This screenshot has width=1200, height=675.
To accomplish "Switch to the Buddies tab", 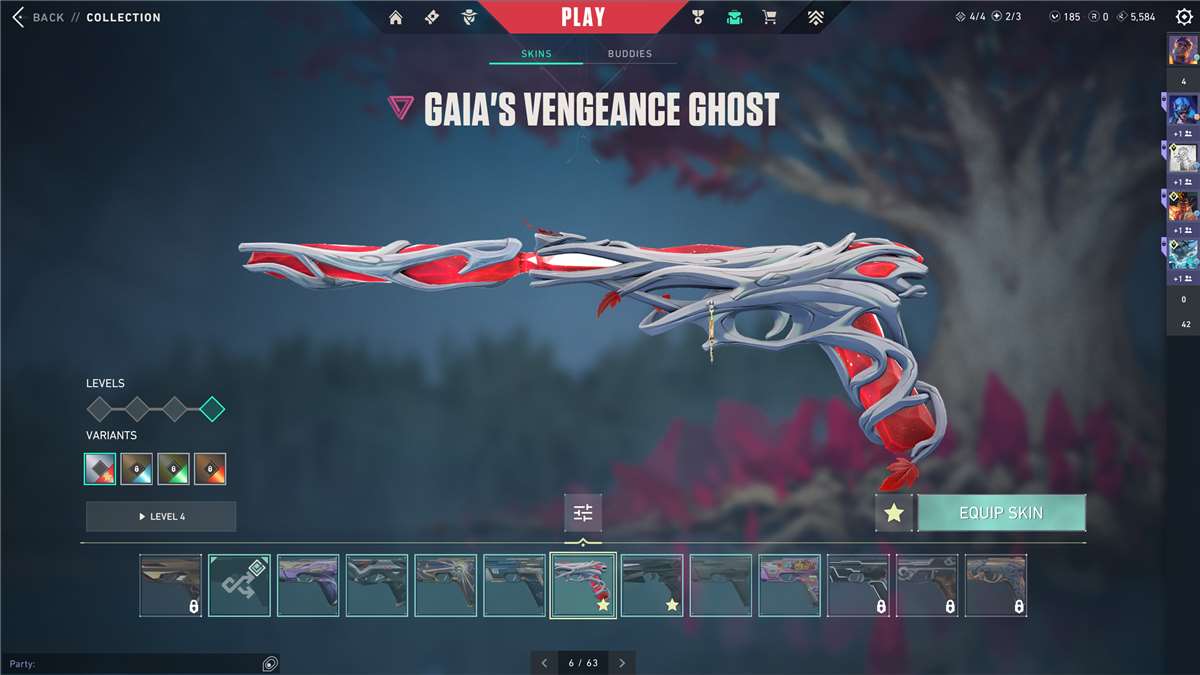I will (629, 53).
